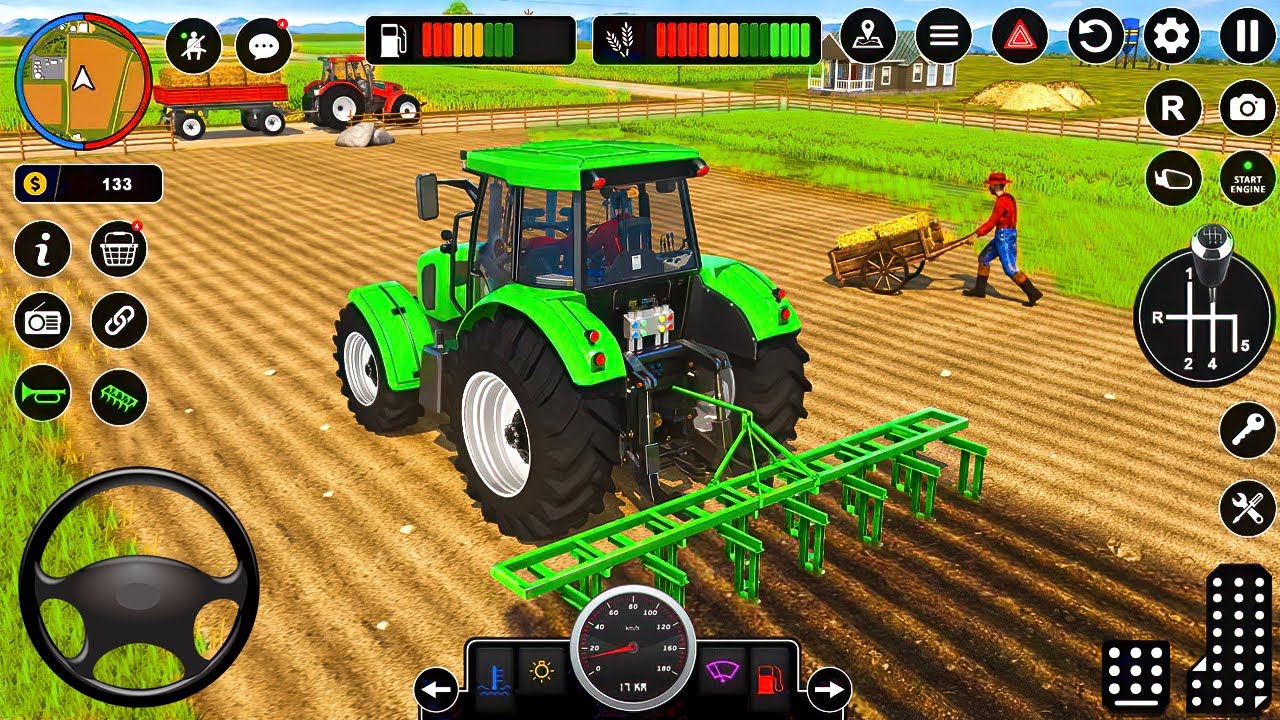The image size is (1280, 720).
Task: Open the info panel
Action: pyautogui.click(x=41, y=249)
